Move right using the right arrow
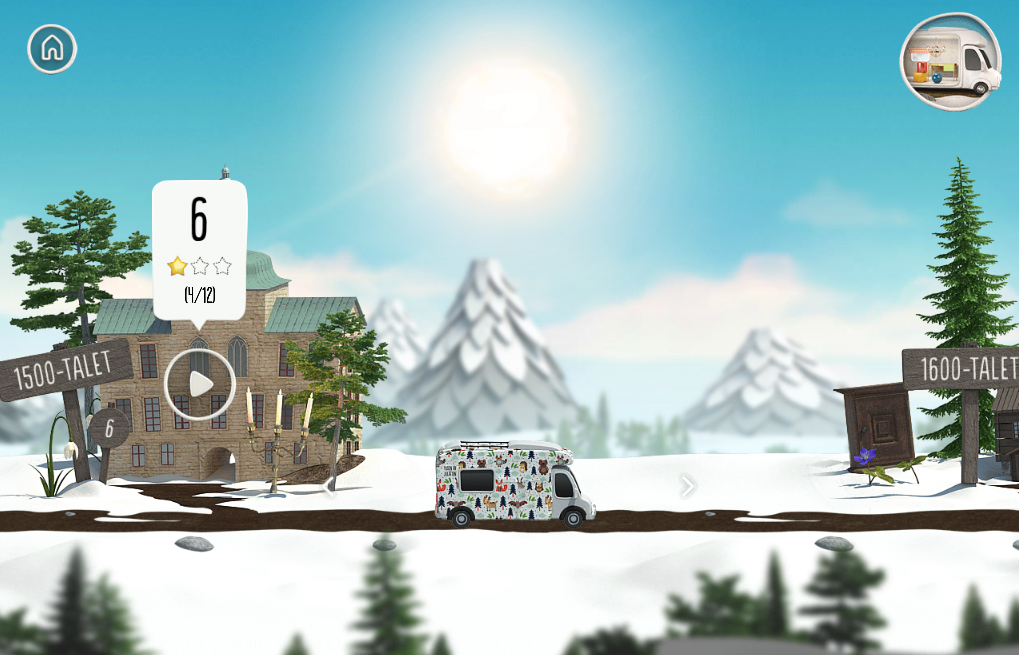 pyautogui.click(x=687, y=486)
